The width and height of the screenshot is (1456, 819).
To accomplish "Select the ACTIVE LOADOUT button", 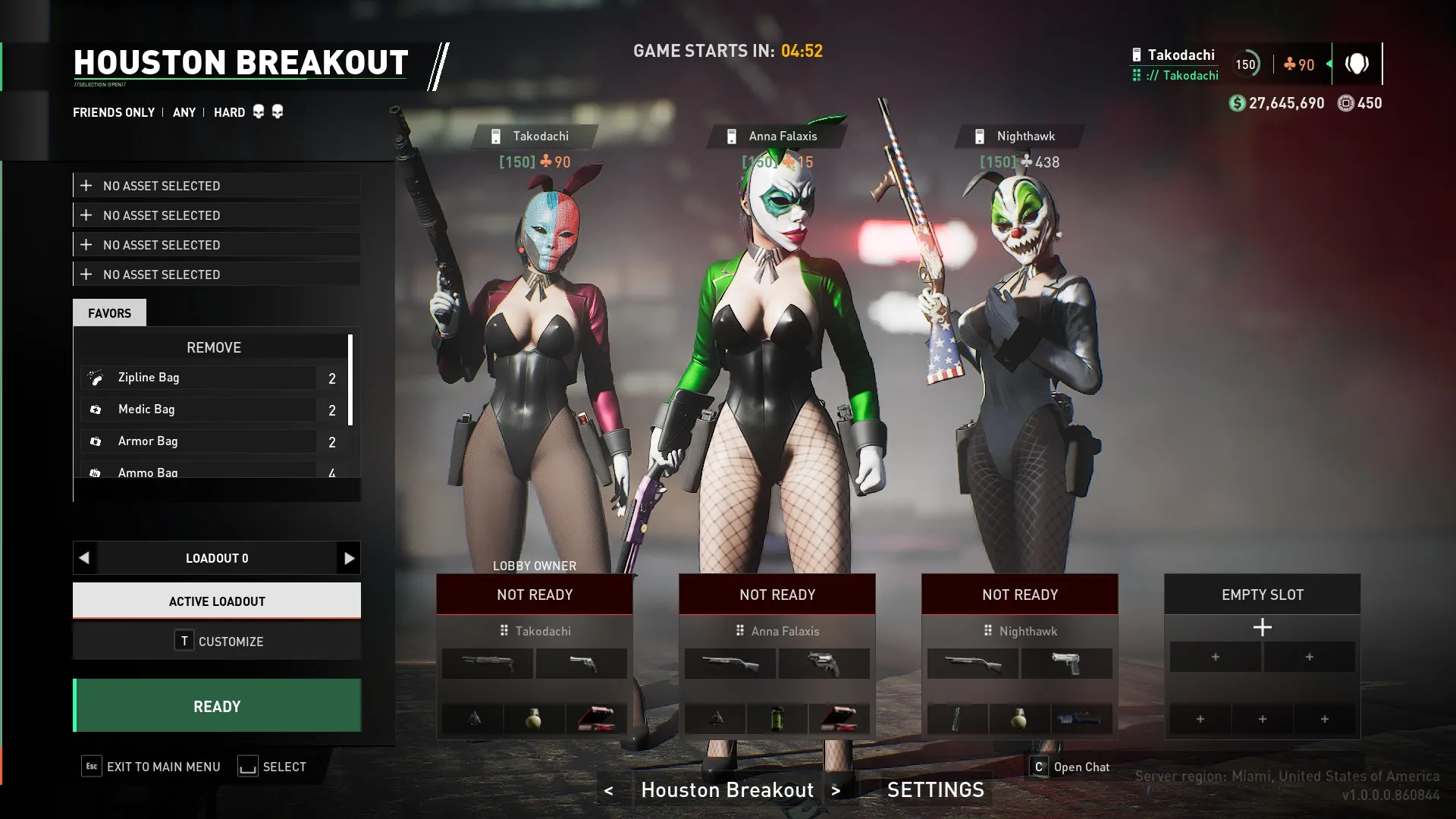I will point(217,601).
